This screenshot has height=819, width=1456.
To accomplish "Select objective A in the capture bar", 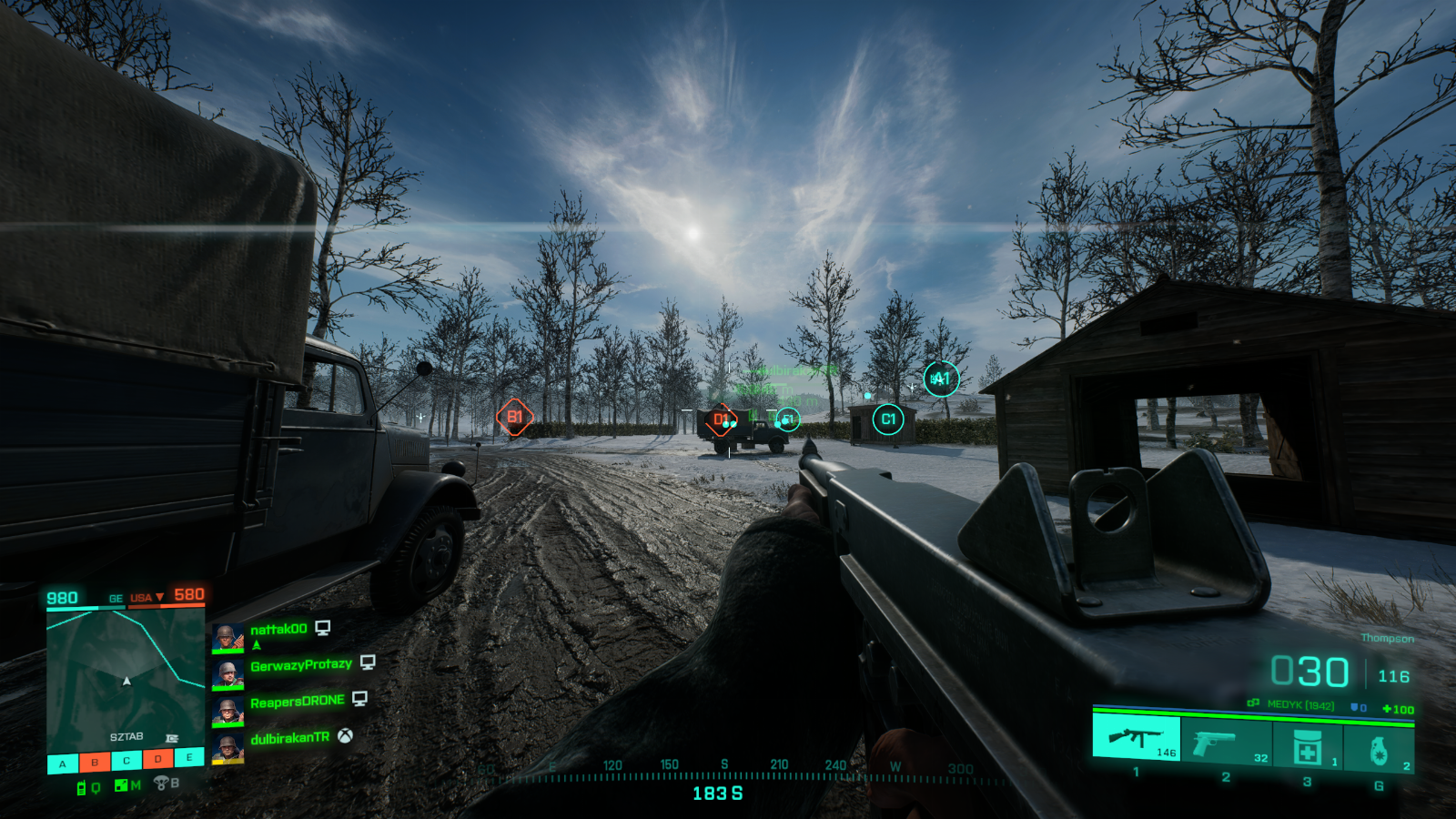I will point(63,763).
